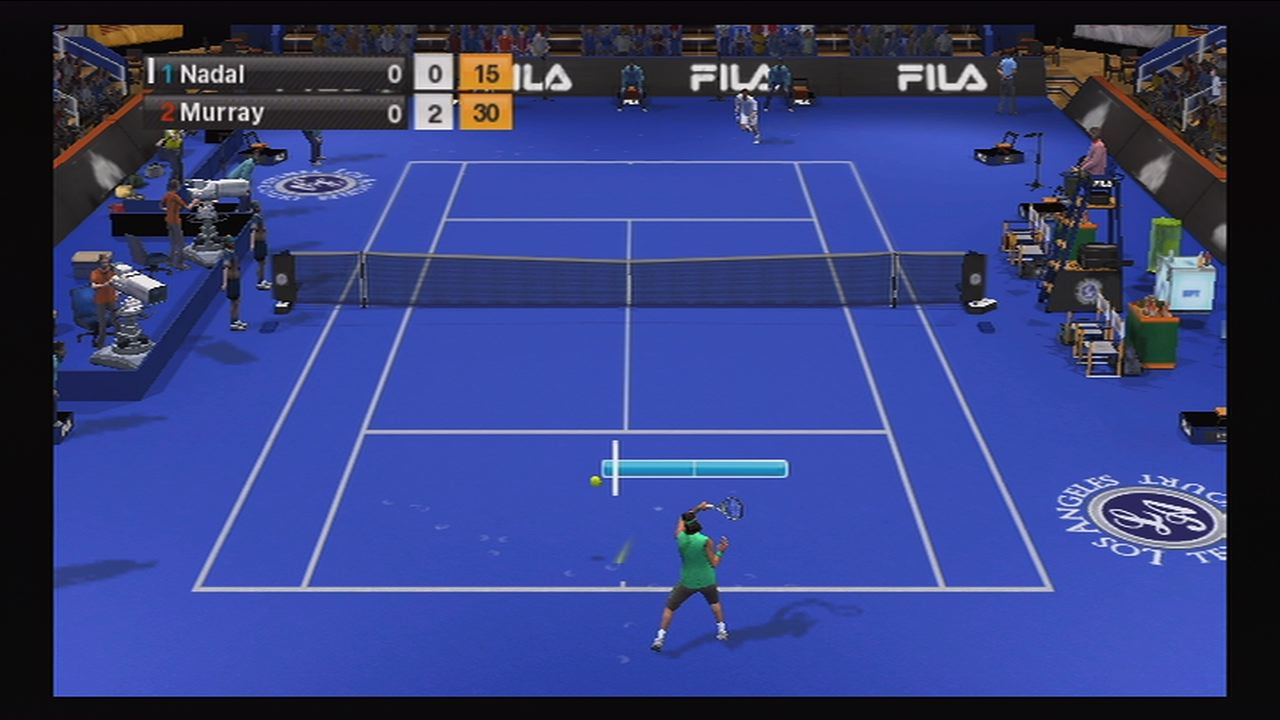Click Murray's games-won box showing 2

434,113
